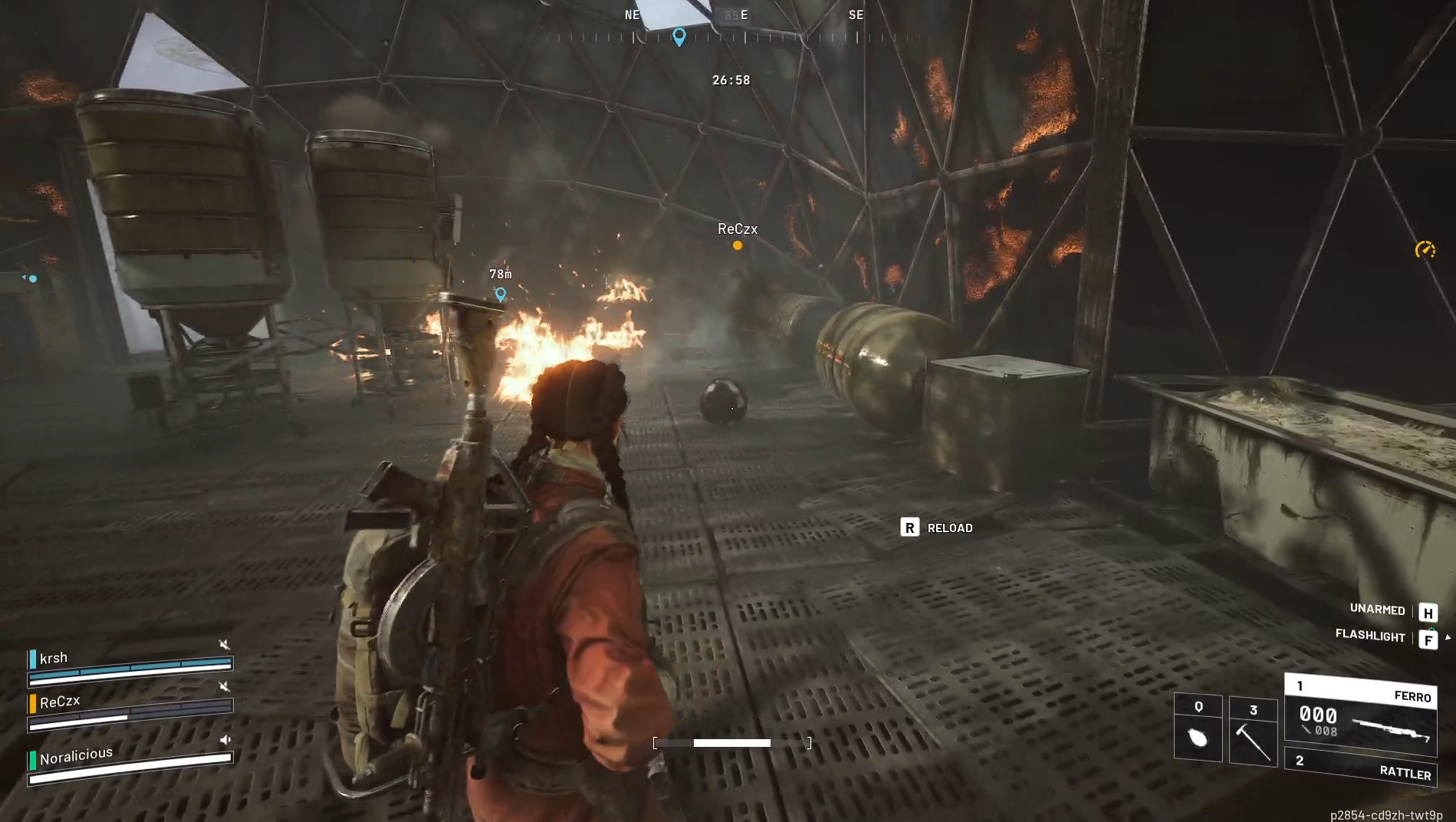The width and height of the screenshot is (1456, 822).
Task: Select the ReCzx player nameplate
Action: pyautogui.click(x=737, y=229)
